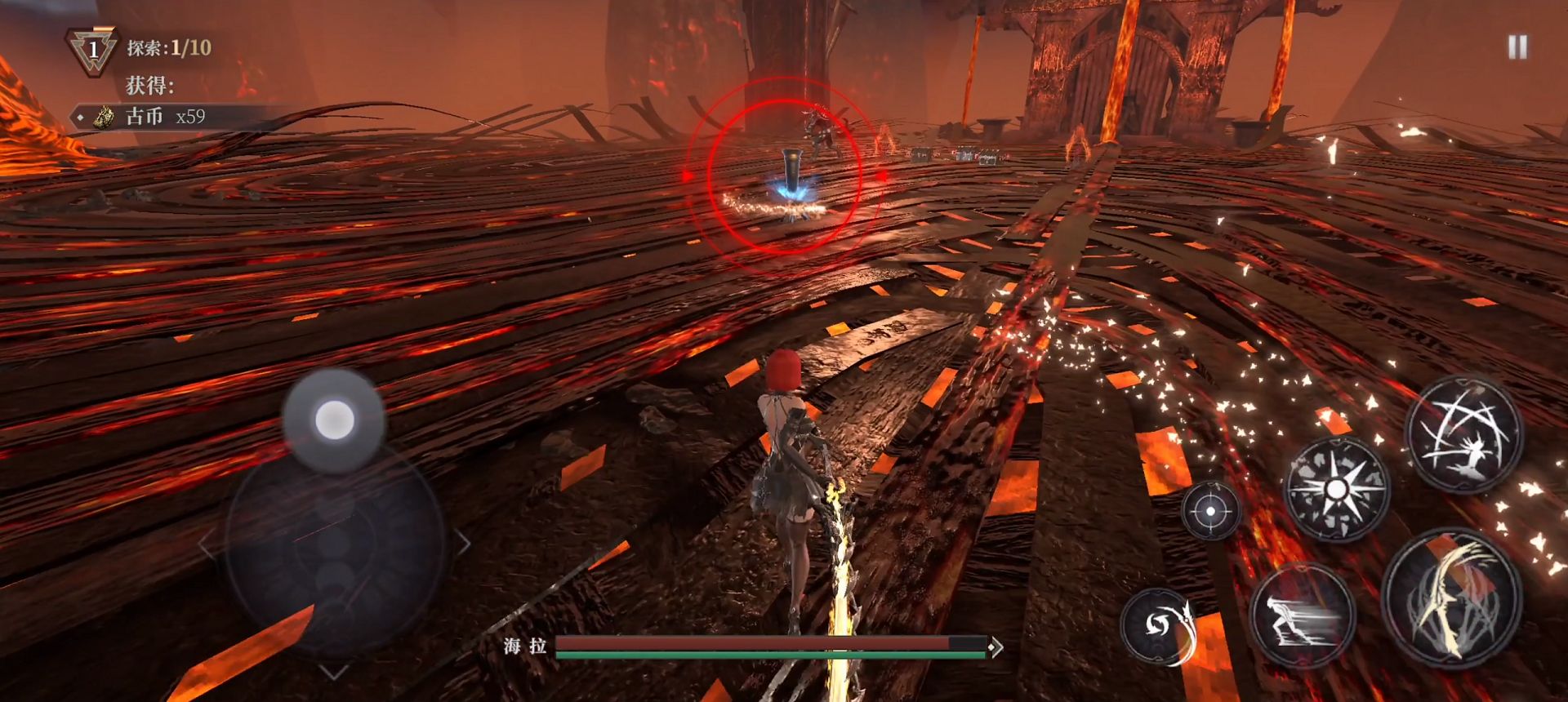Tap the virtual joystick thumb knob
Screen dimensions: 1568x702
tap(334, 420)
